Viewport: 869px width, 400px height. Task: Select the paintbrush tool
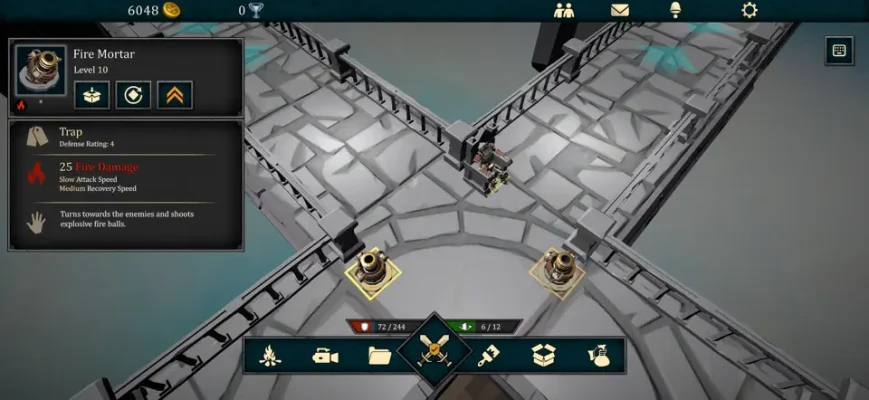(x=488, y=355)
